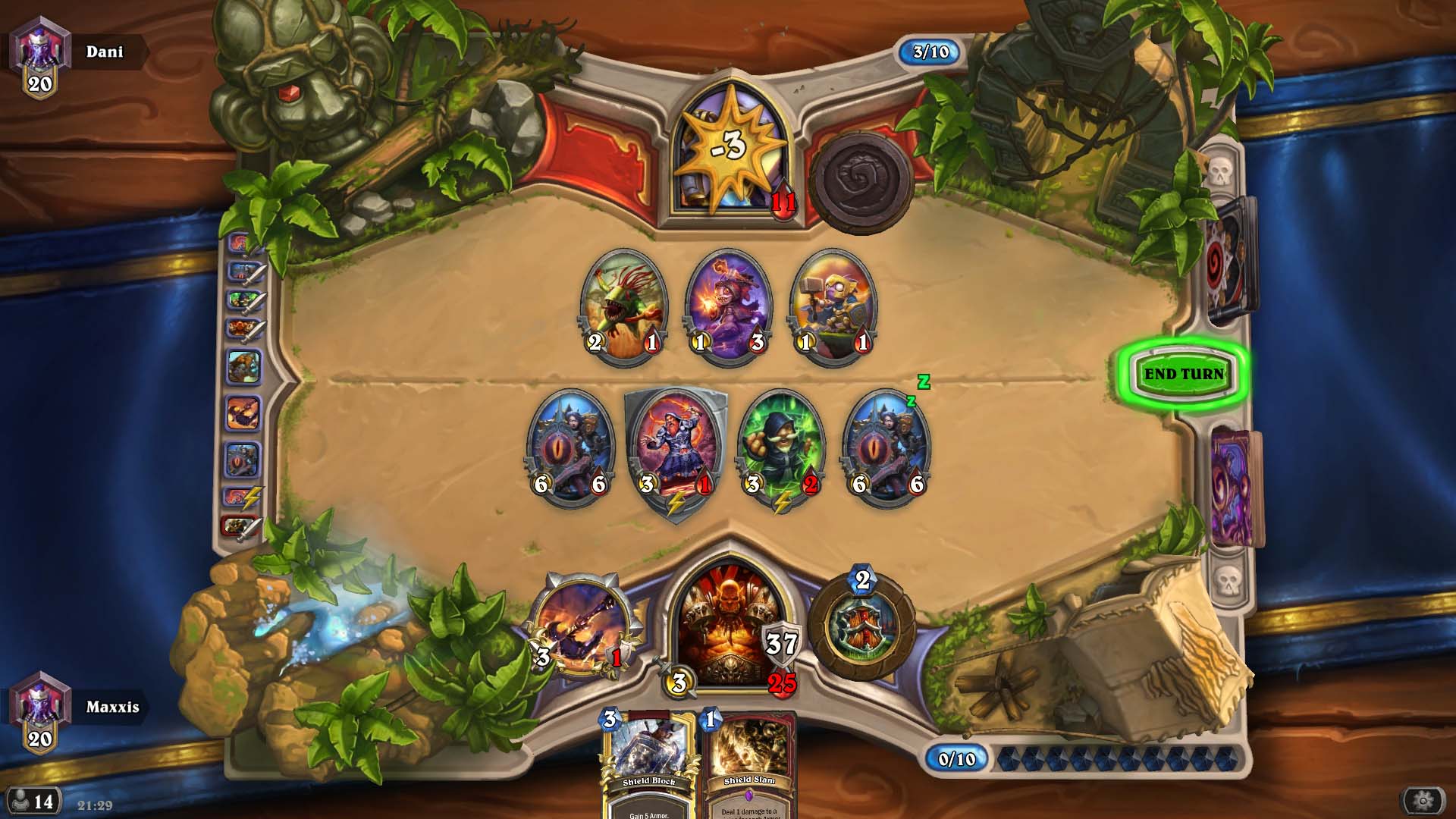Inspect your purple-backed deck pile

point(1235,487)
